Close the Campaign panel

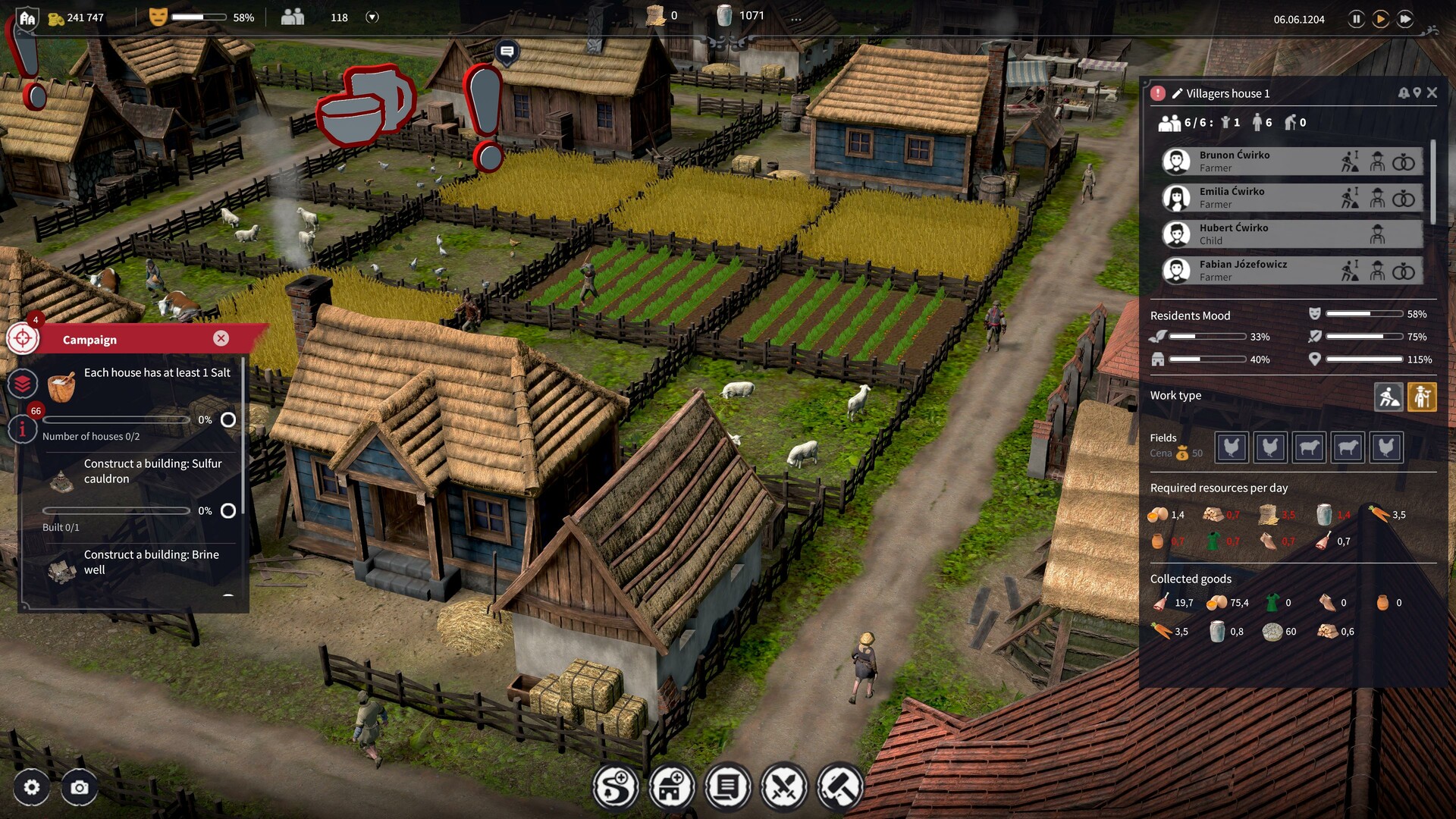tap(221, 338)
